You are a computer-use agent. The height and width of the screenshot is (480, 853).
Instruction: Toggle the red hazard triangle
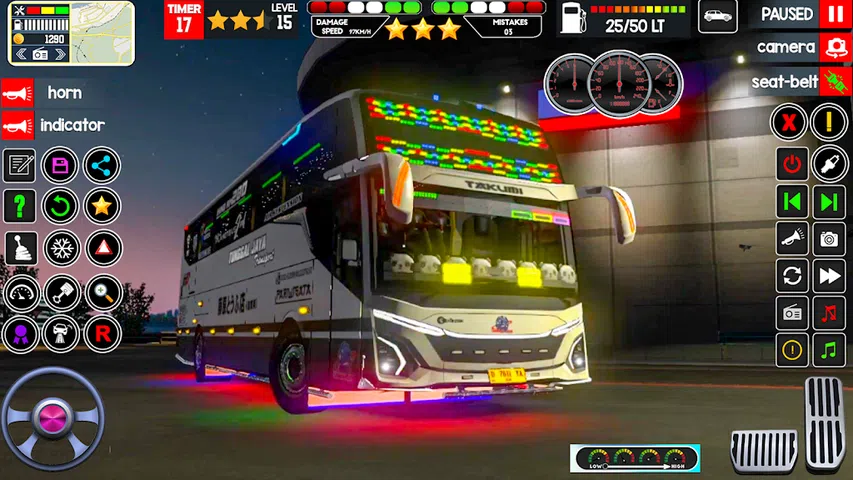click(x=101, y=248)
